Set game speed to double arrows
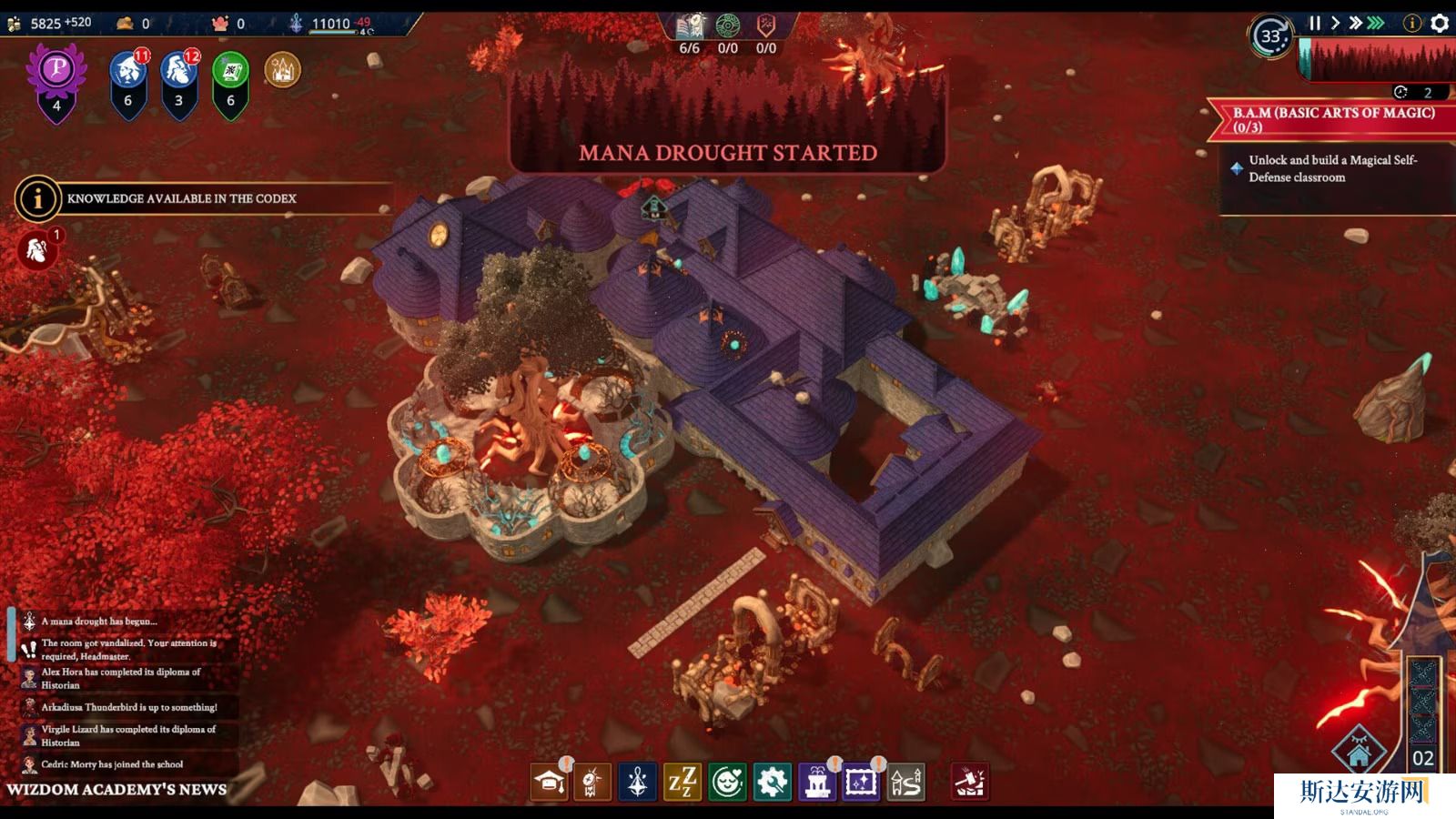 tap(1355, 24)
